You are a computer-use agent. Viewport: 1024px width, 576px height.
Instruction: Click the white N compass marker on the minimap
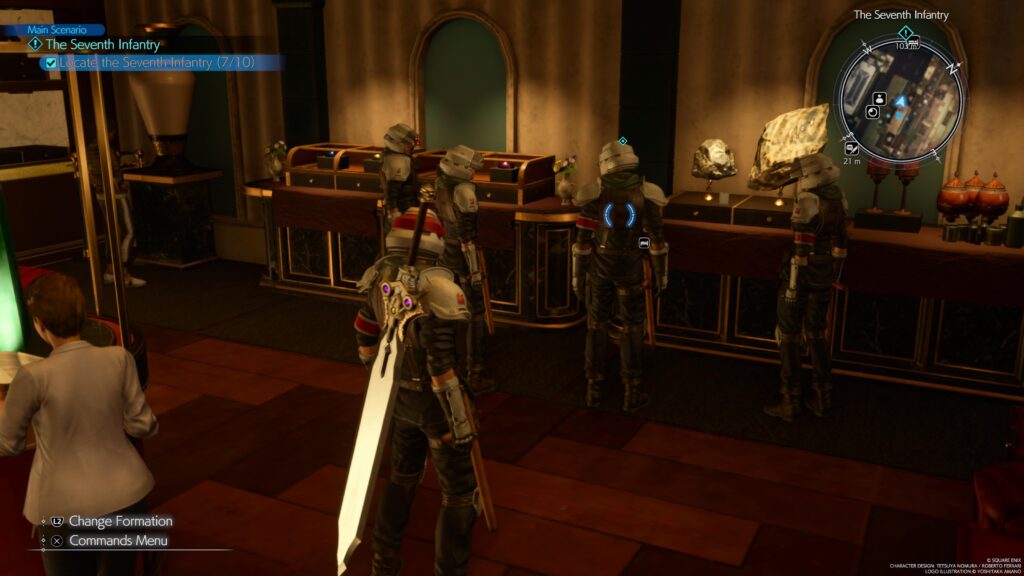[954, 67]
